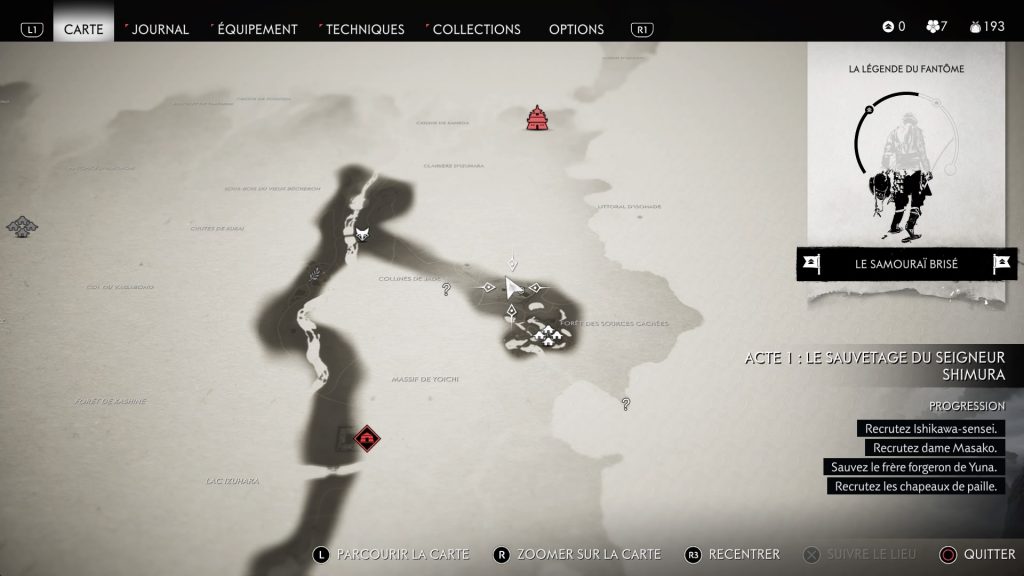Click the fox den marker on the map
Viewport: 1024px width, 576px height.
click(x=362, y=233)
